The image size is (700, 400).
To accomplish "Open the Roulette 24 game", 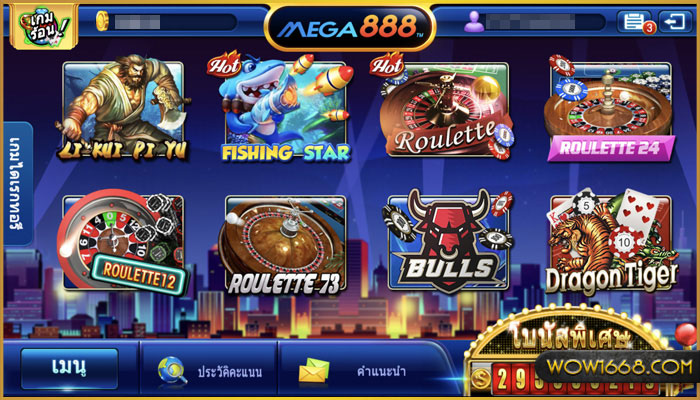I will coord(609,110).
